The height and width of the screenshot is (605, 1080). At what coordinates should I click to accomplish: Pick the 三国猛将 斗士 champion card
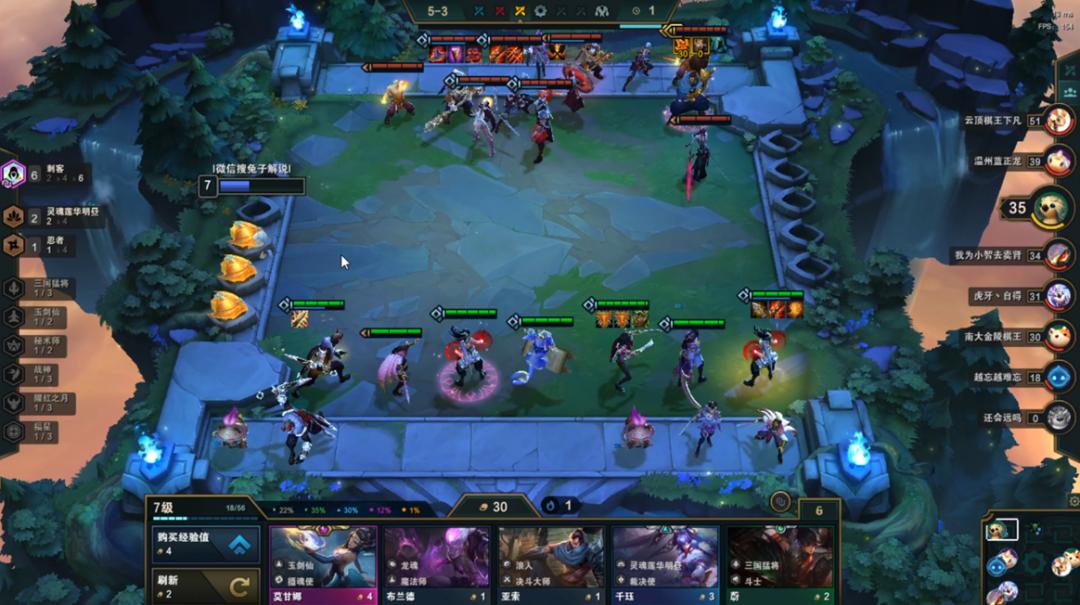[x=779, y=564]
